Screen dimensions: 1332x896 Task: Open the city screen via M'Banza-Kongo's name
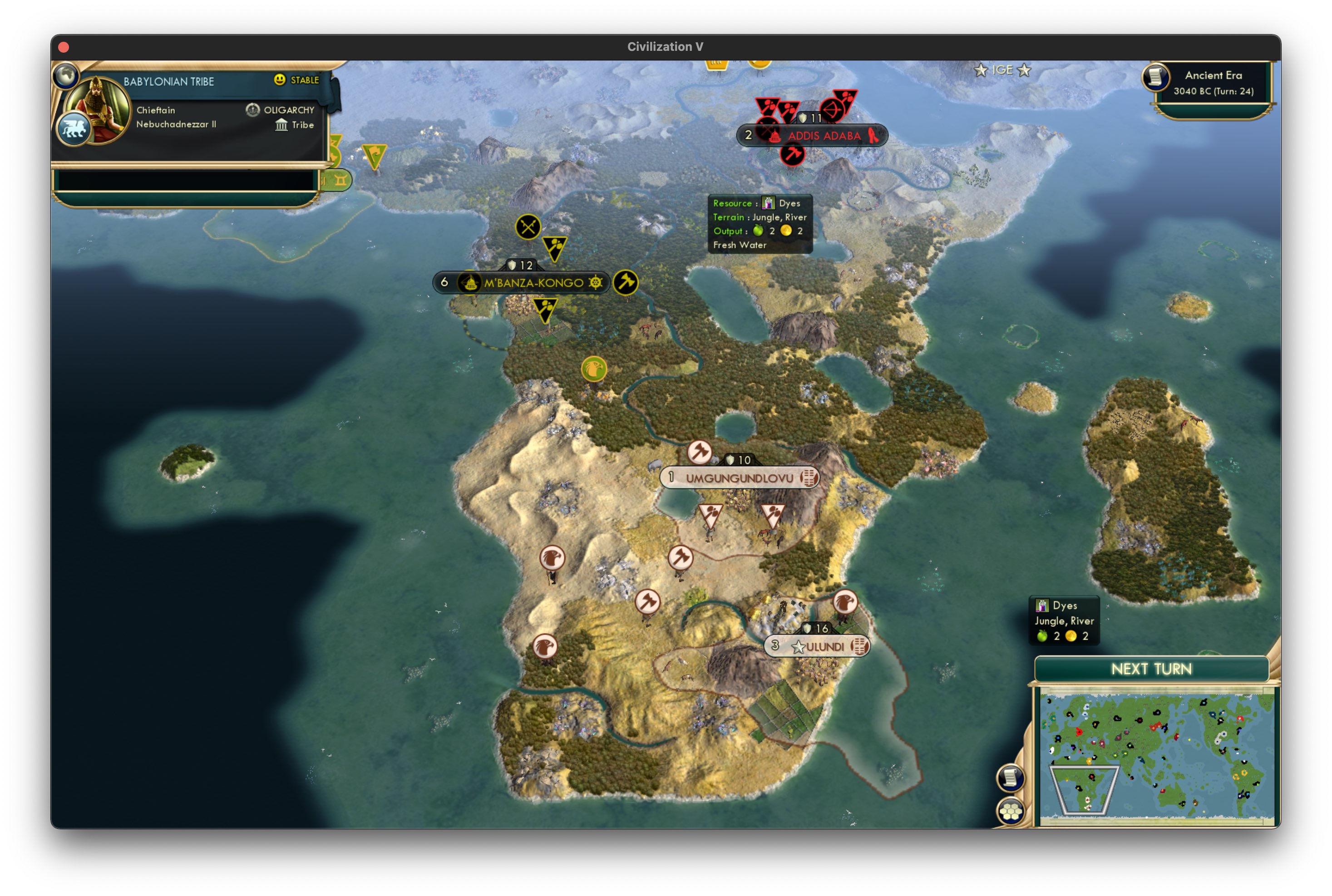[534, 282]
